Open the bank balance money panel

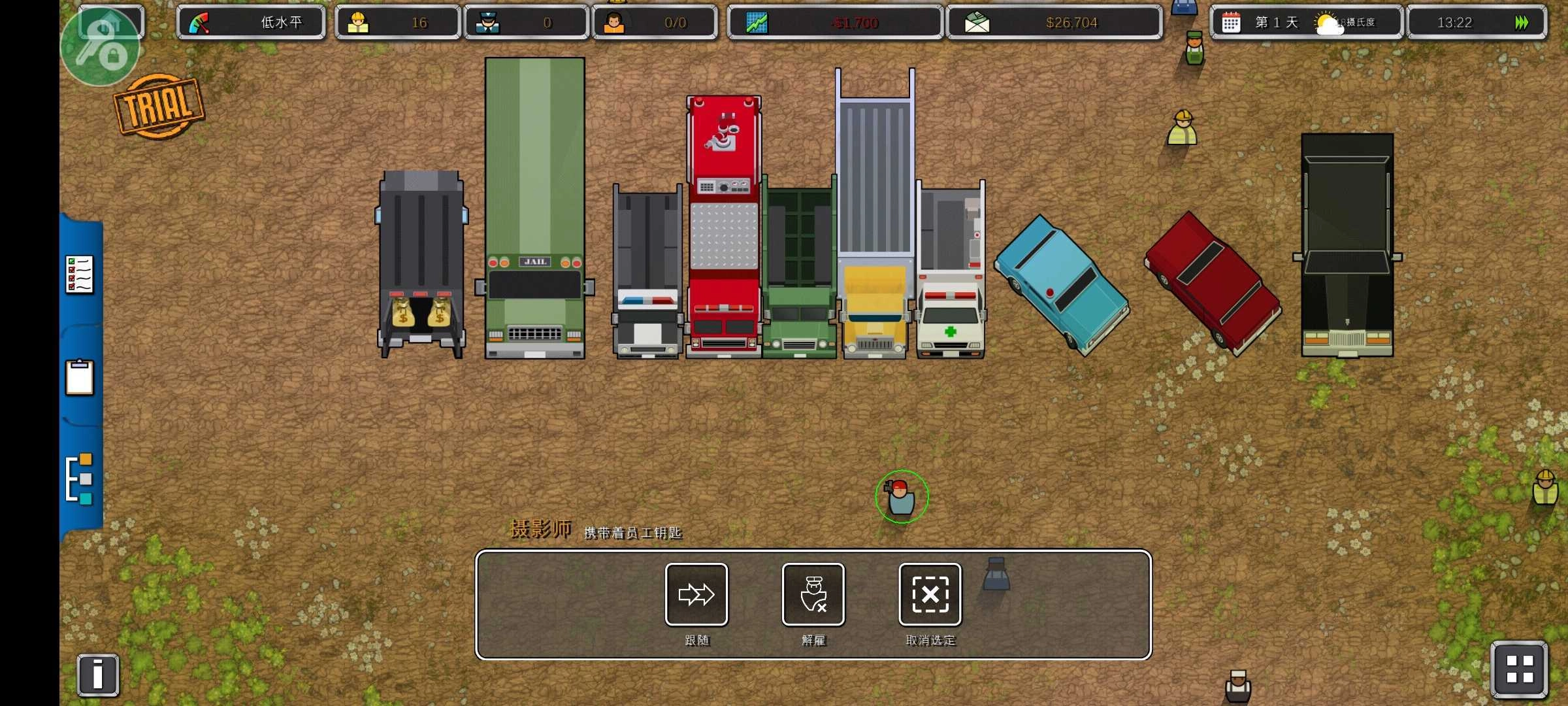coord(1054,23)
